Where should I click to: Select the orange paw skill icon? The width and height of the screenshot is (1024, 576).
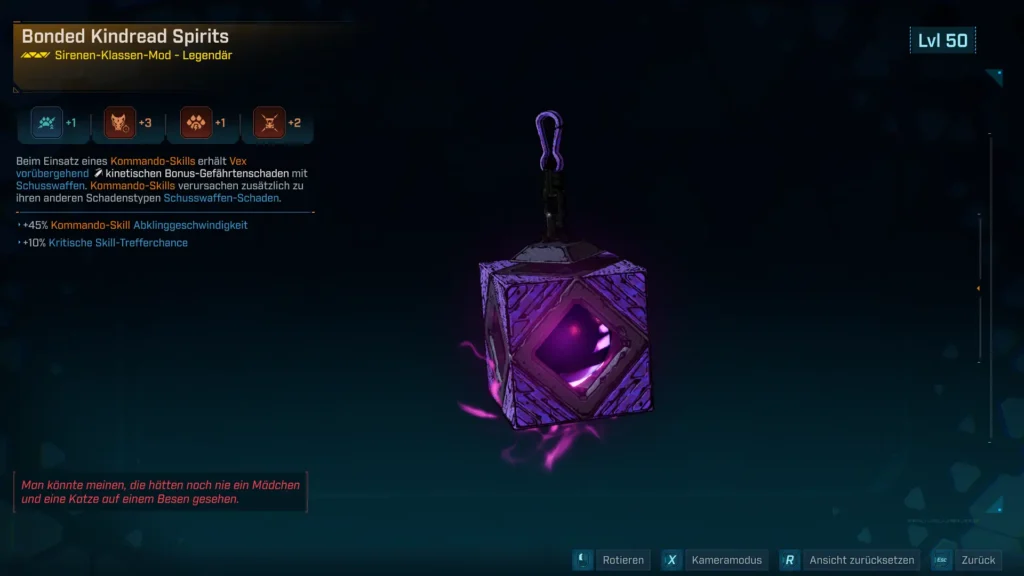point(196,123)
